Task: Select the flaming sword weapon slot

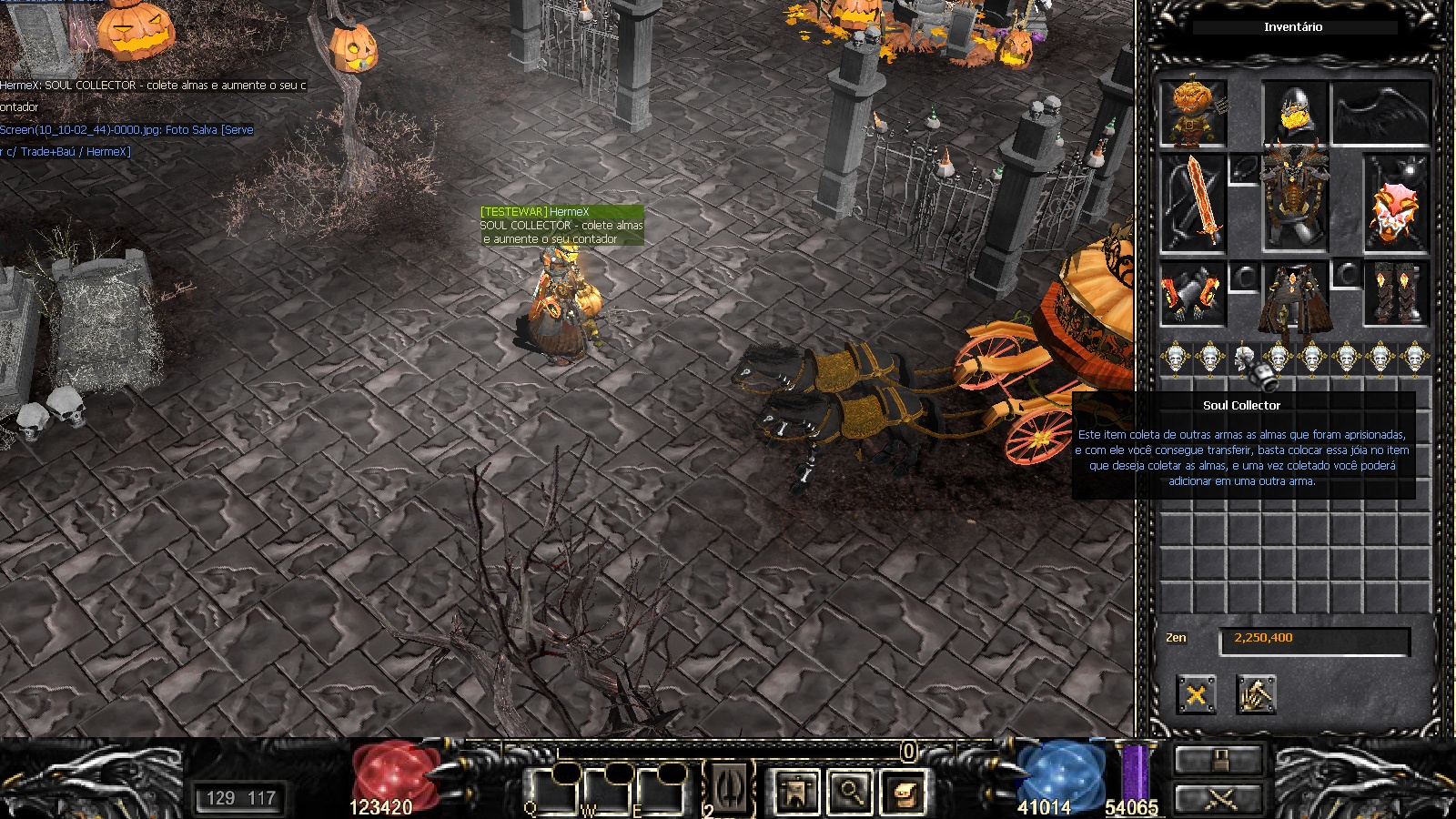Action: 1193,203
